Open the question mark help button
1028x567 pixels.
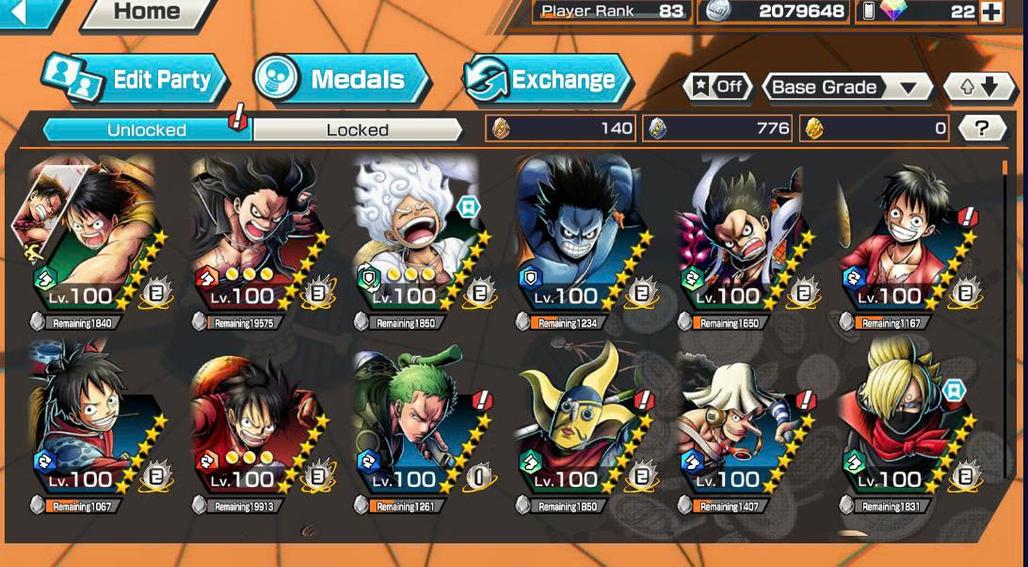(x=981, y=128)
